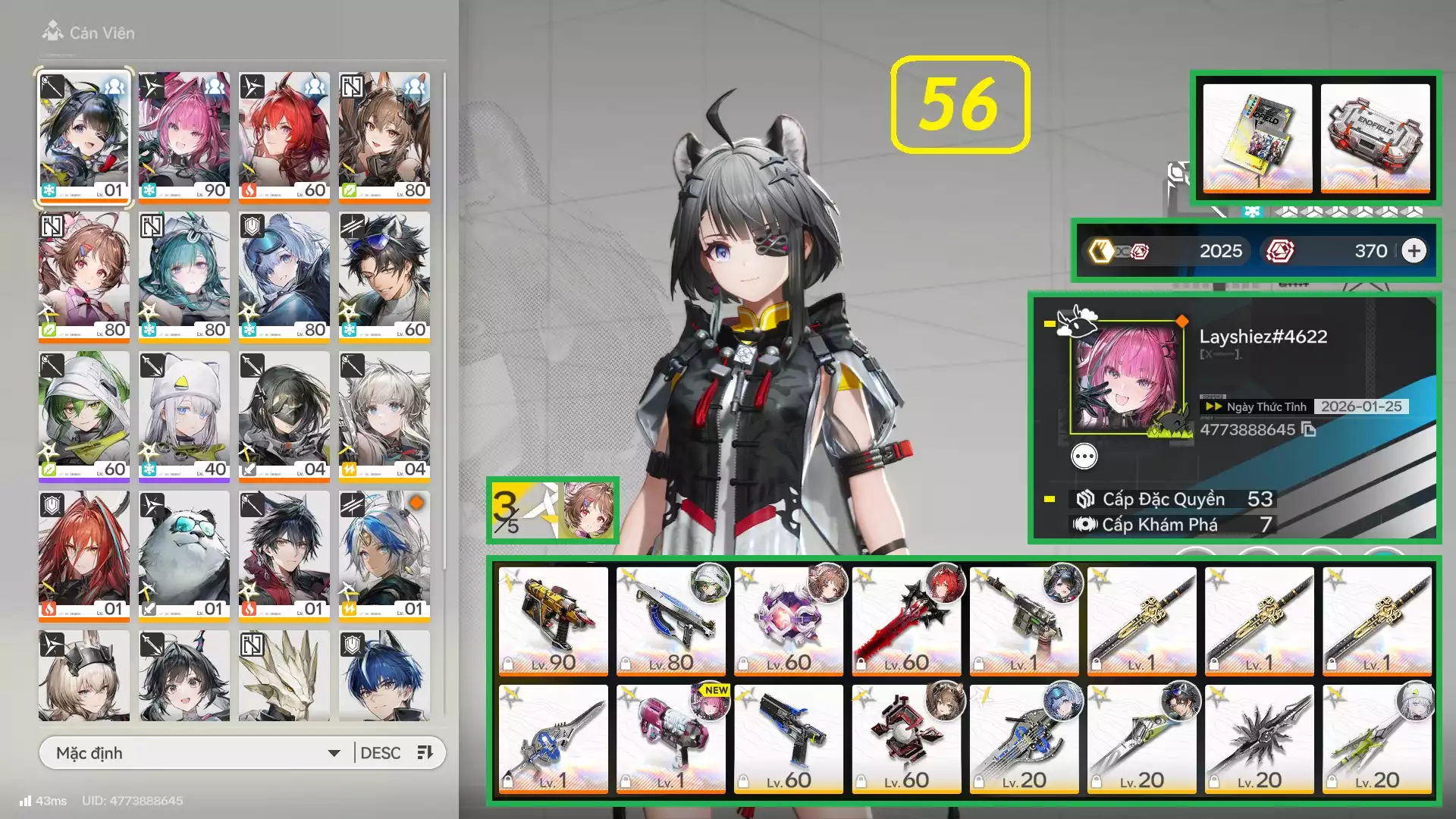
Task: Select the panda operator card
Action: [x=184, y=555]
